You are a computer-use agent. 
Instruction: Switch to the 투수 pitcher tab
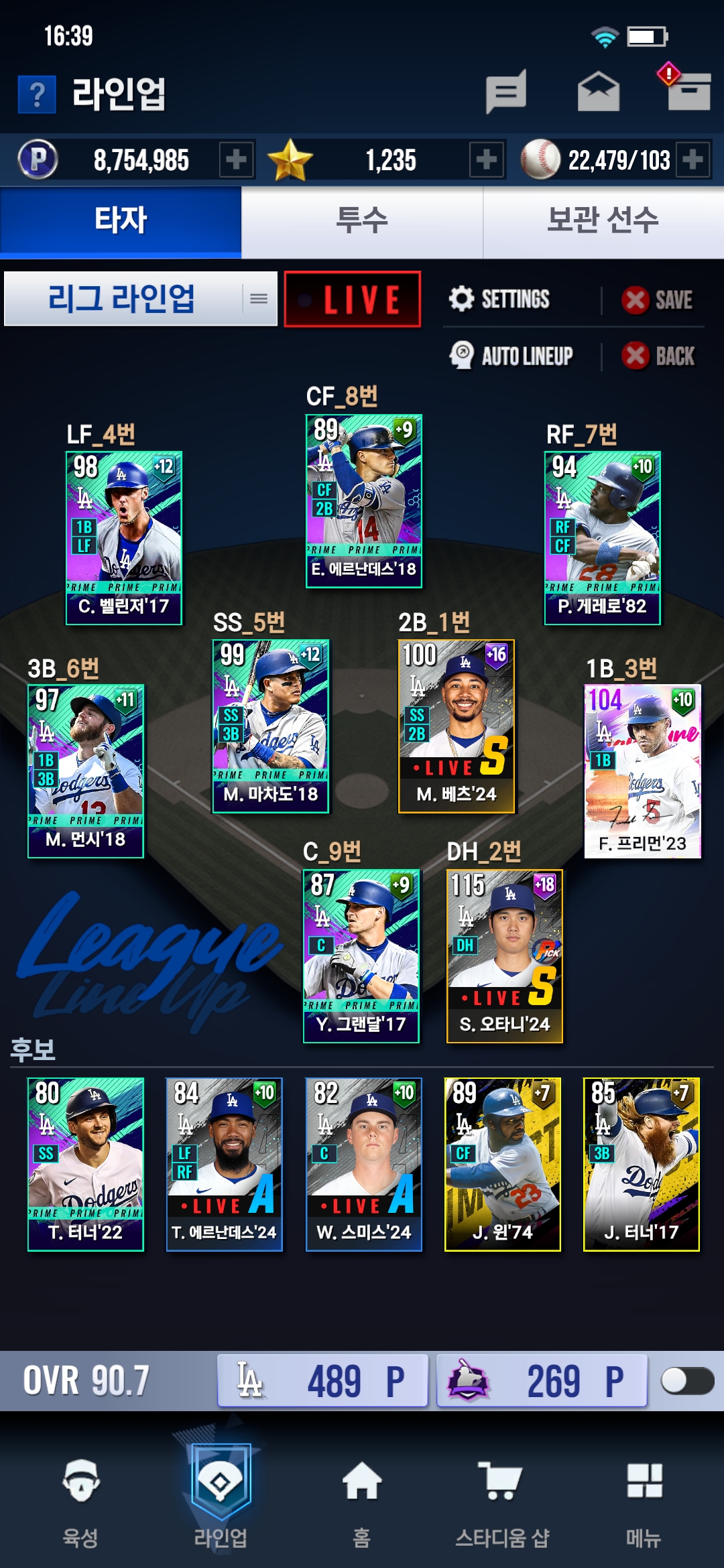362,221
